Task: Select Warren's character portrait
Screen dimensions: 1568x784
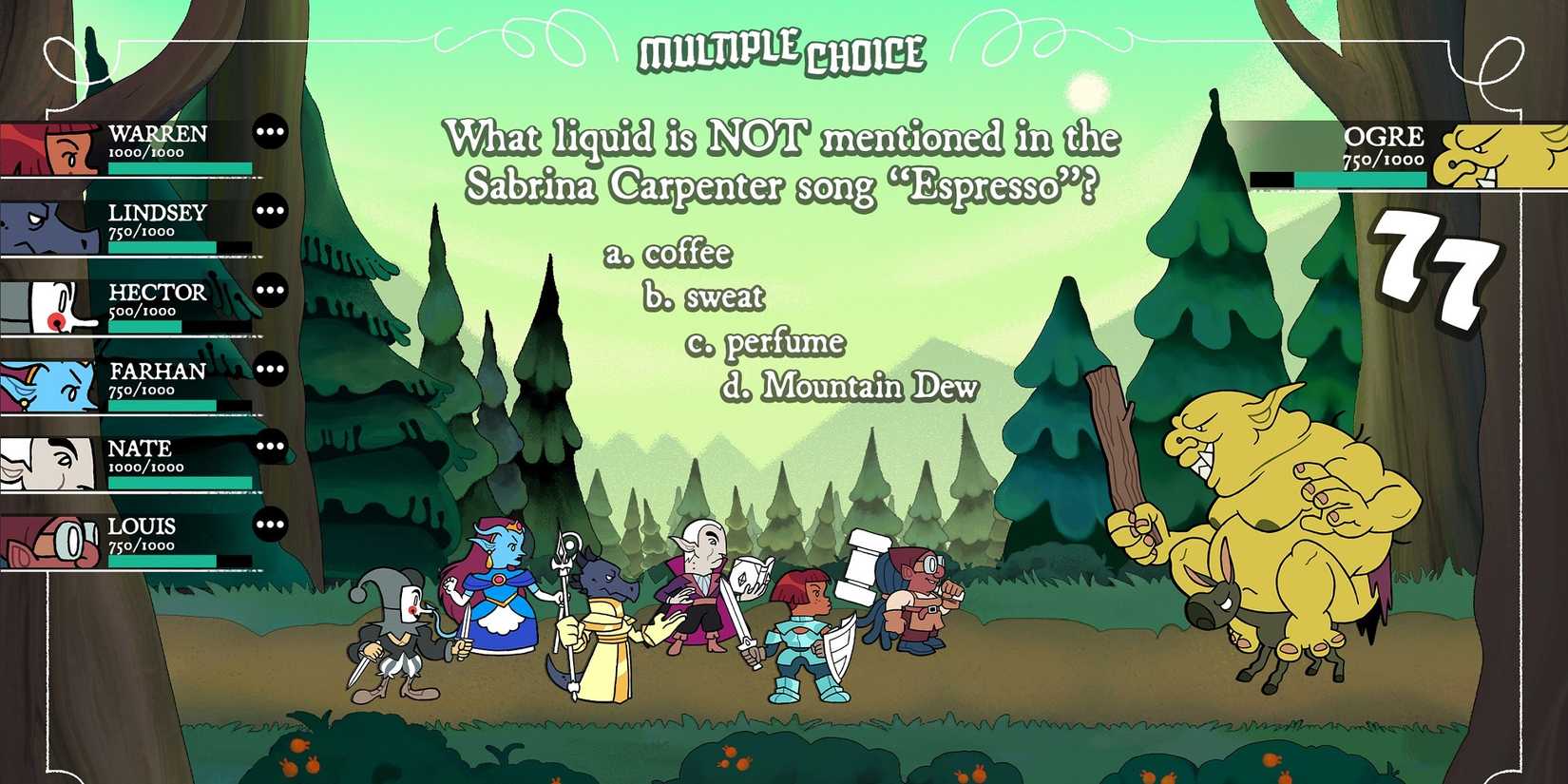Action: coord(52,147)
